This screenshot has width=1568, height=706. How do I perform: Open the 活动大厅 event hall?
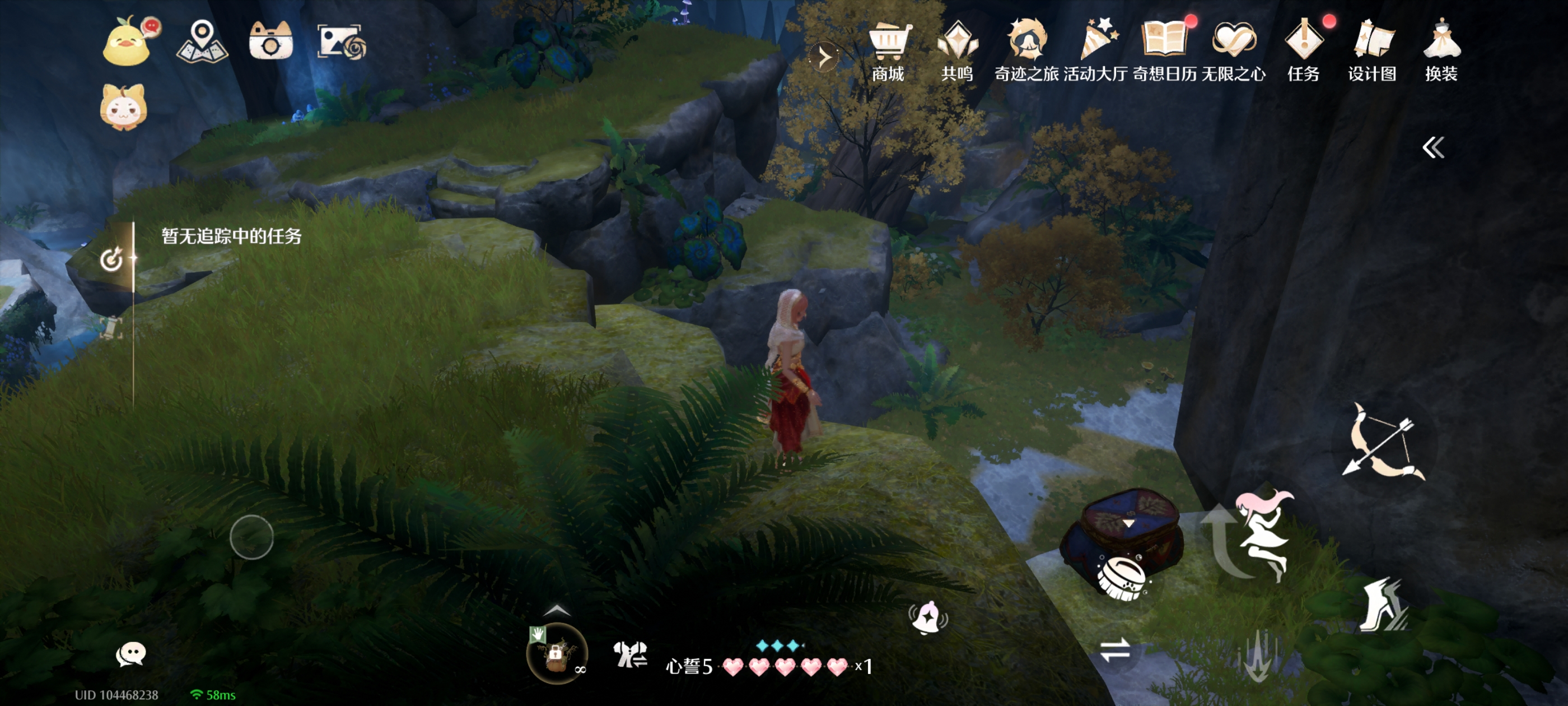1096,50
